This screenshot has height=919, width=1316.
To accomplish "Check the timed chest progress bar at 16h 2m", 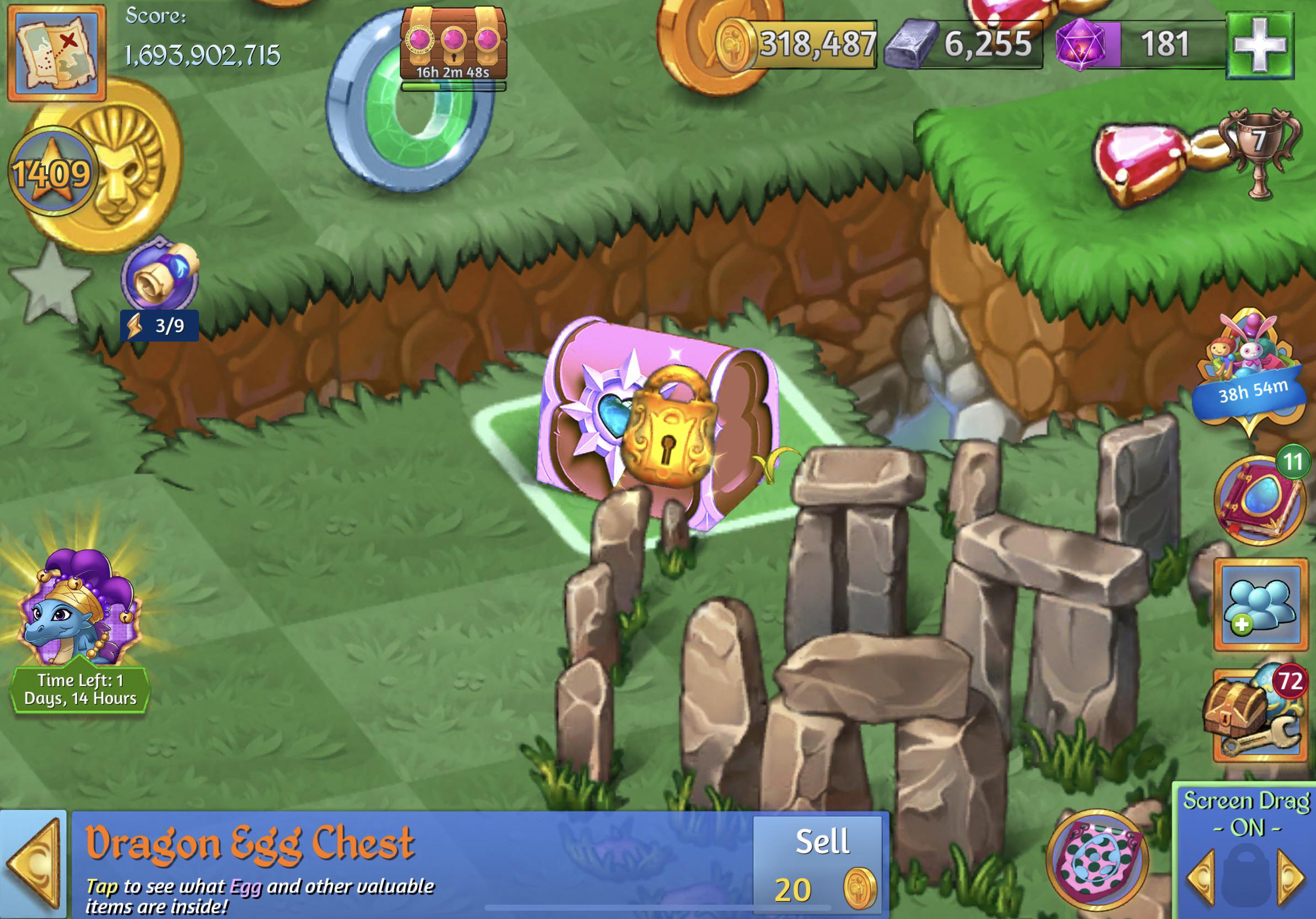I will click(455, 84).
